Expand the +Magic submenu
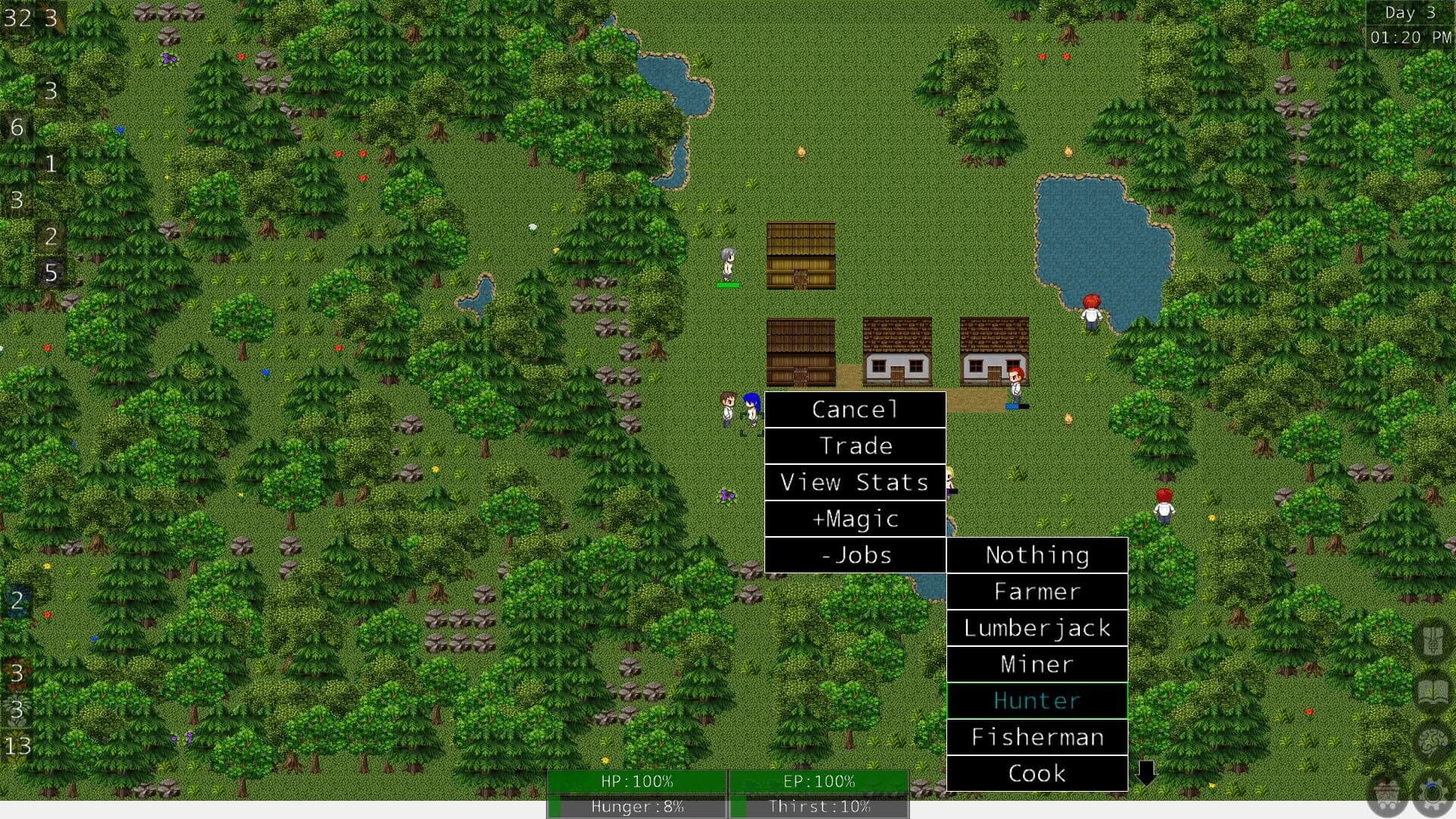 tap(855, 519)
